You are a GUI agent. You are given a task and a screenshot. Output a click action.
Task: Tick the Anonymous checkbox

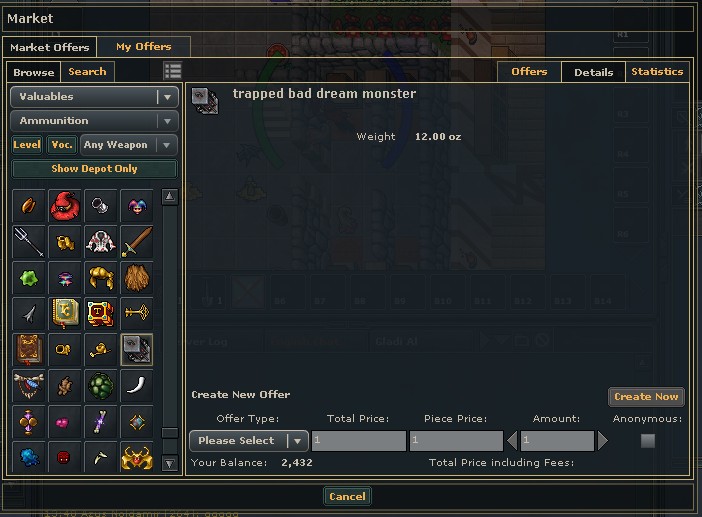pos(648,441)
